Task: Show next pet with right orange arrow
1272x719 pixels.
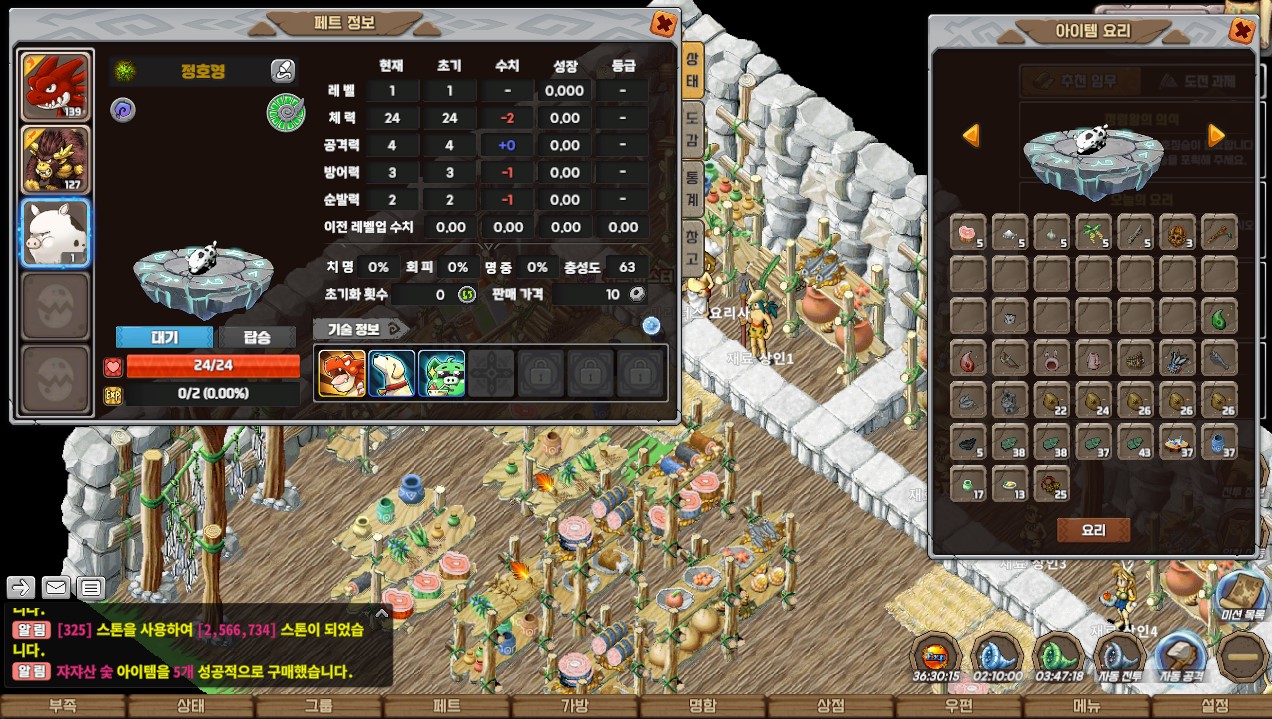Action: pos(1216,135)
